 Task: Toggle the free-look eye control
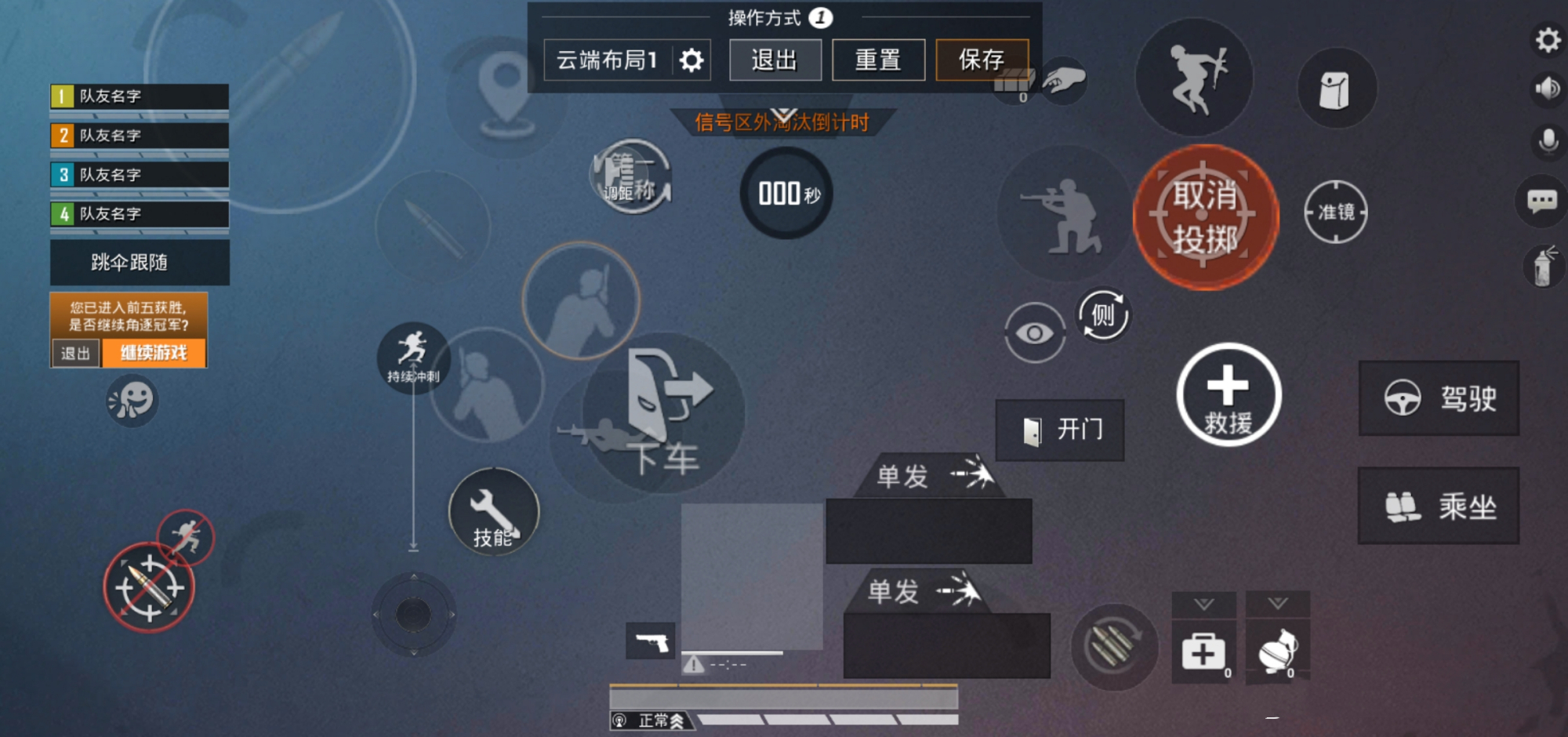1036,332
